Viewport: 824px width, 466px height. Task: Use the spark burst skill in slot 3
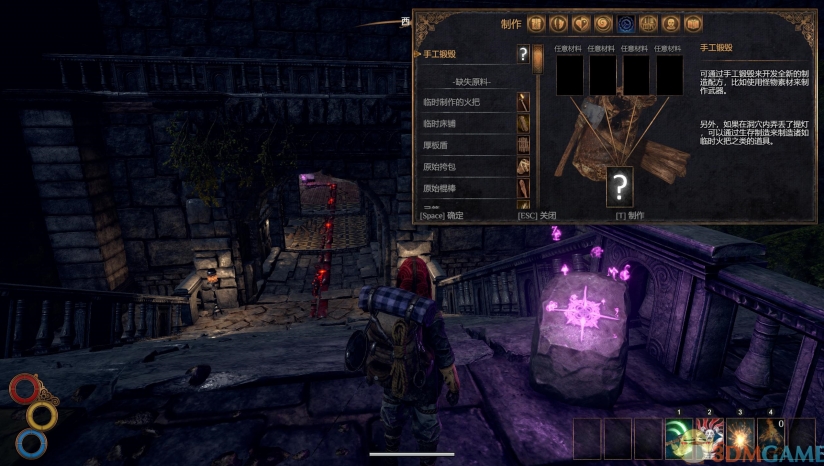click(740, 438)
